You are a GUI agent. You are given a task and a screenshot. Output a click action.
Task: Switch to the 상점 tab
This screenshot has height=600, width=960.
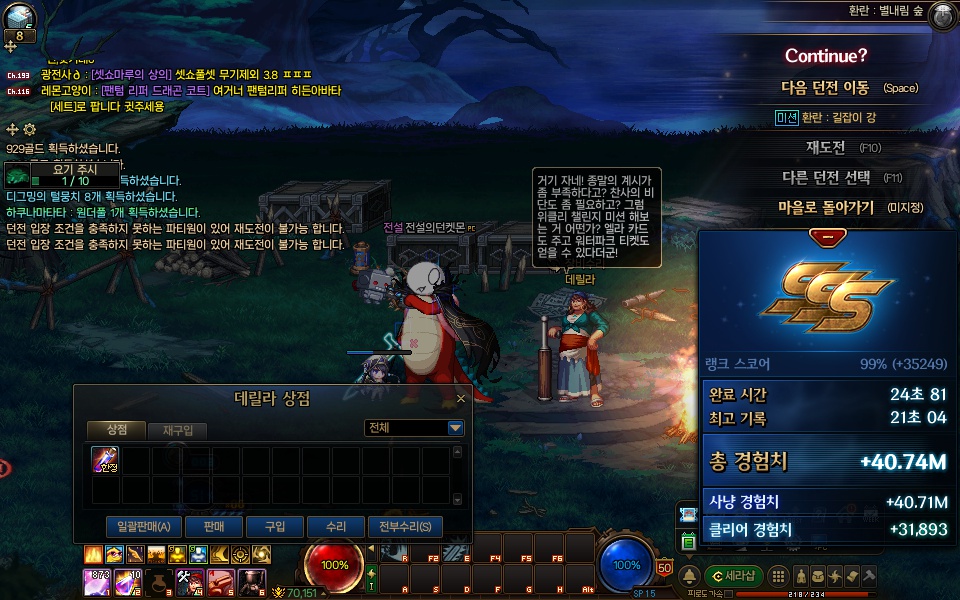(116, 429)
